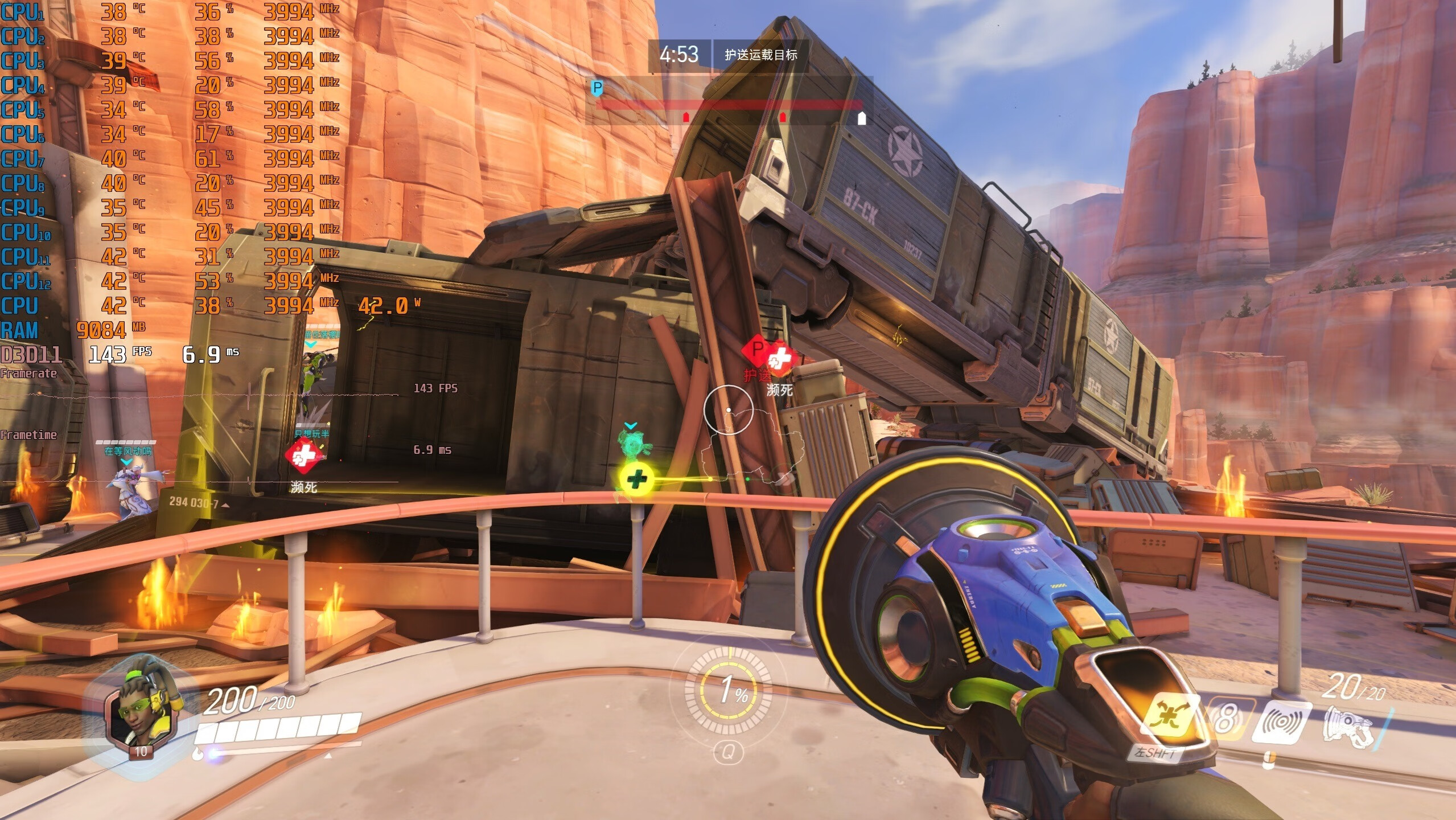1456x820 pixels.
Task: Click the Frametime graph in the overlay
Action: (199, 481)
